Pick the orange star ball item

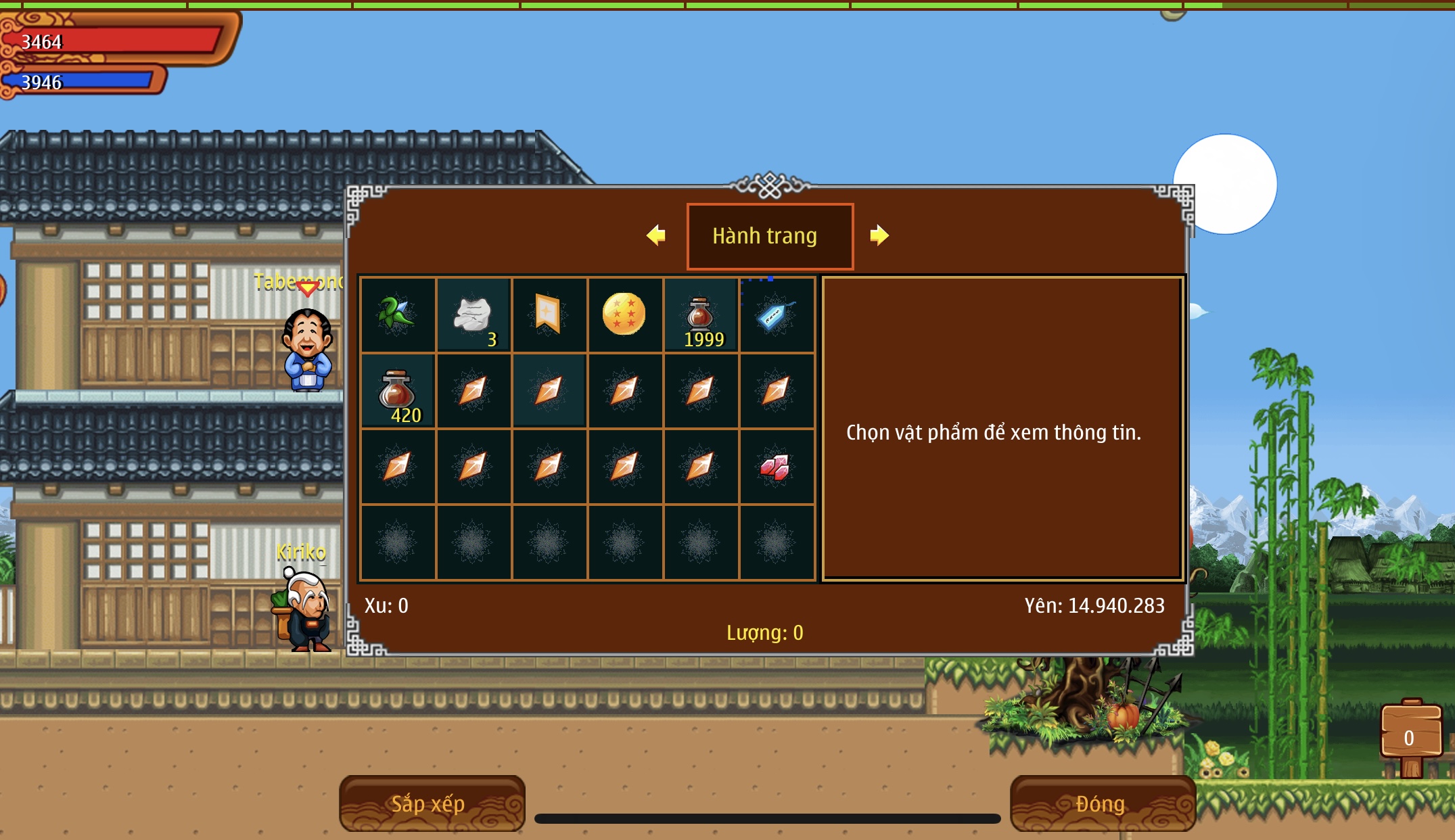click(x=624, y=314)
